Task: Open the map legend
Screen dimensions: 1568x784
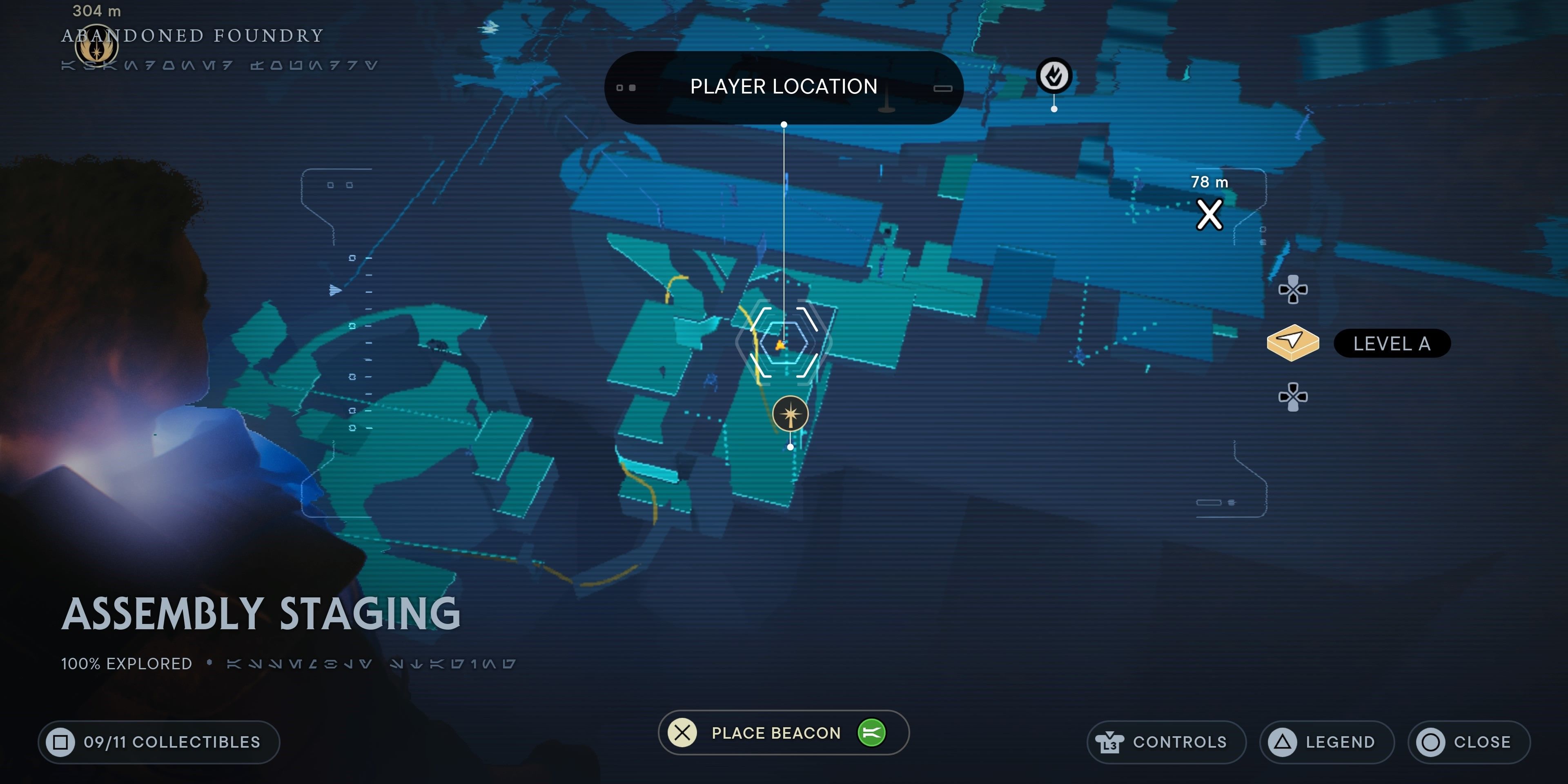Action: [1326, 742]
